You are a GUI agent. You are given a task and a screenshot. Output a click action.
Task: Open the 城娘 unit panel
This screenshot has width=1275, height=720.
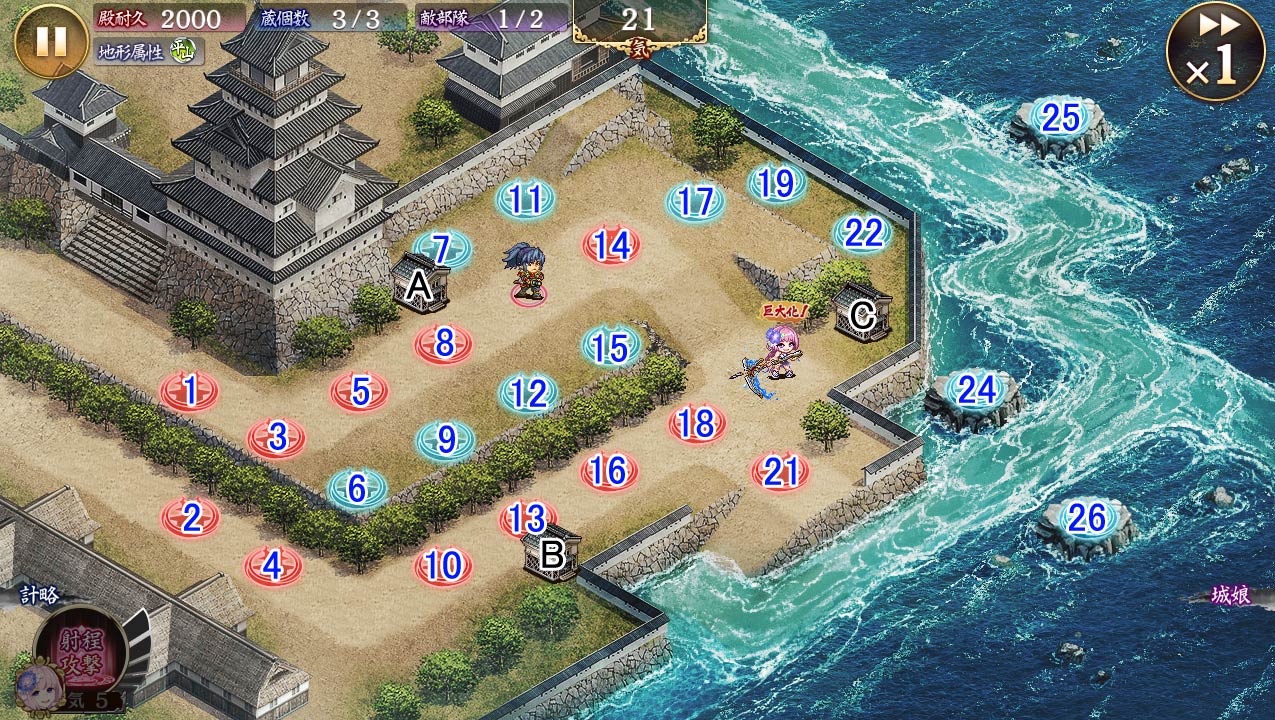(1230, 596)
